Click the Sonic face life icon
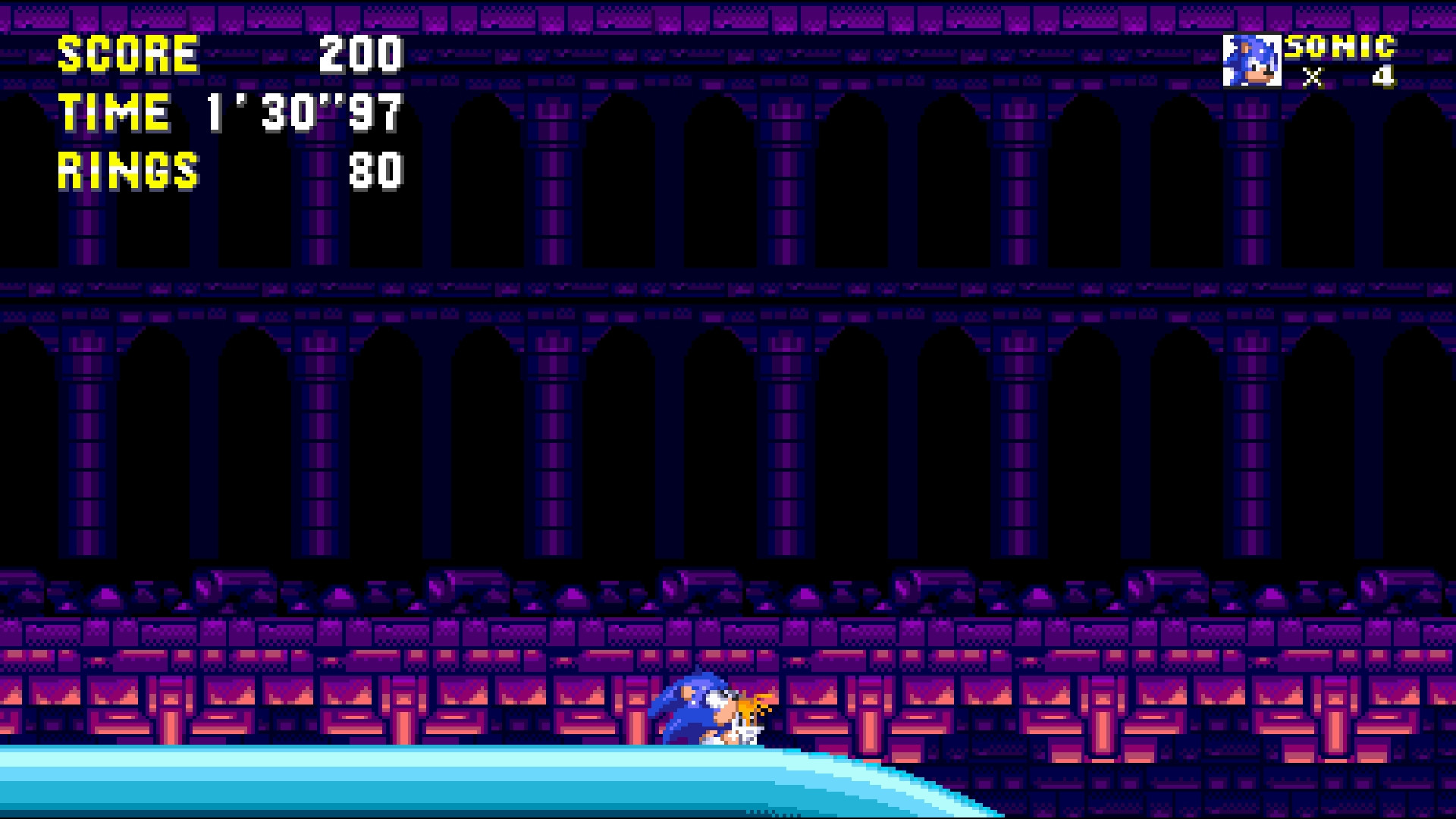1456x819 pixels. (1253, 62)
